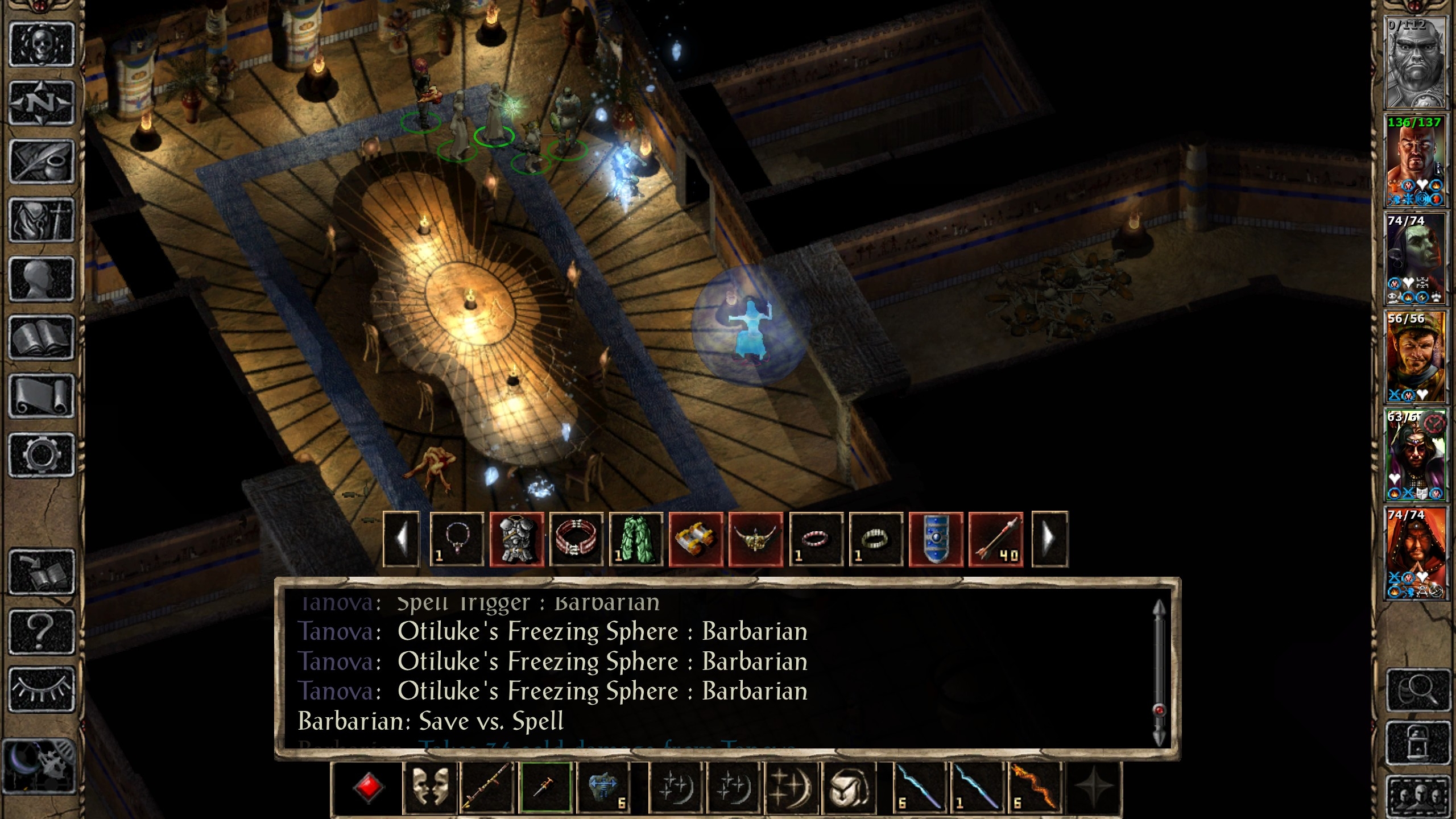Use the orange flame wand quick item
This screenshot has height=819, width=1456.
click(x=1035, y=788)
